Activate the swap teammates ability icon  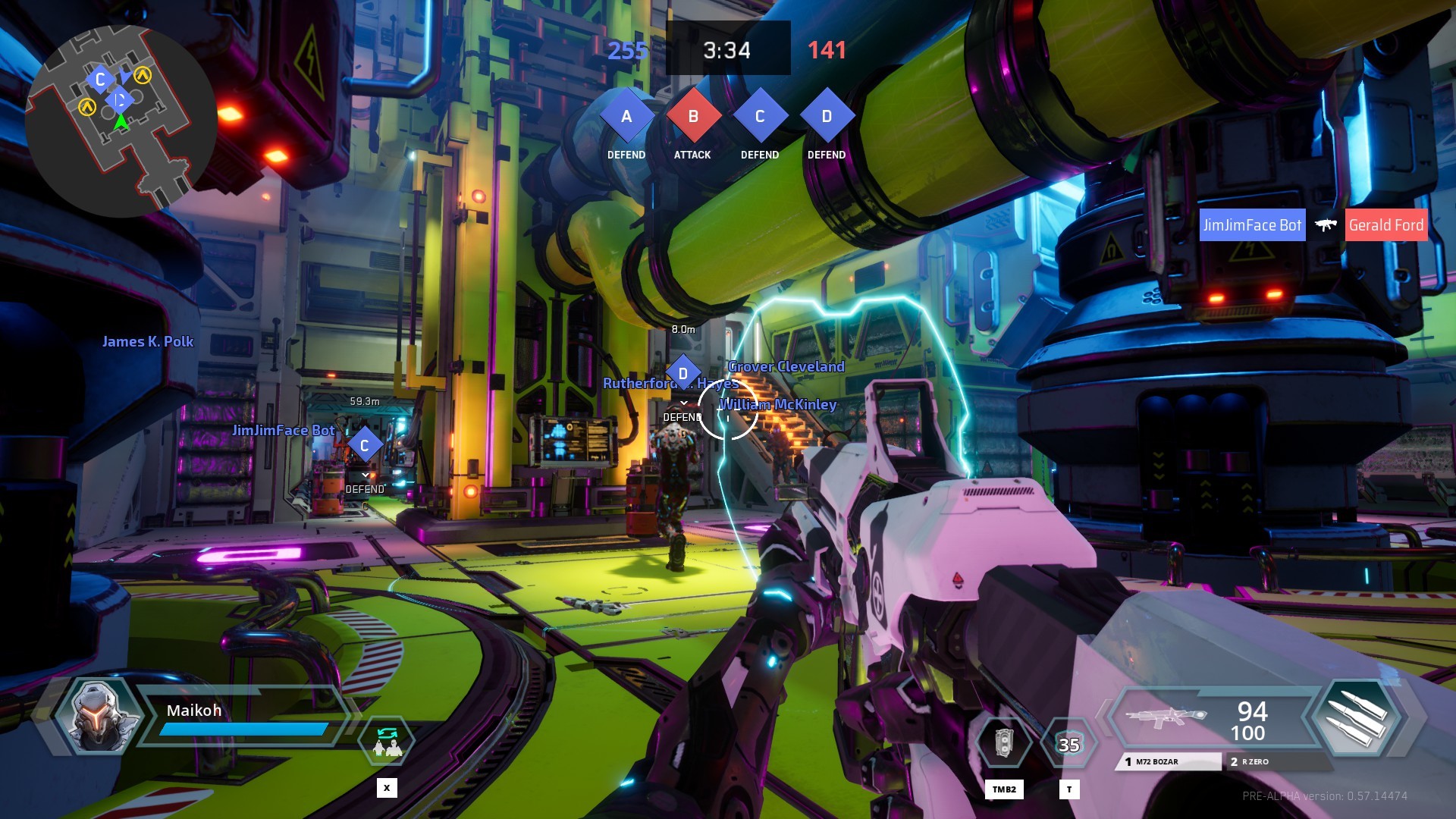click(388, 742)
